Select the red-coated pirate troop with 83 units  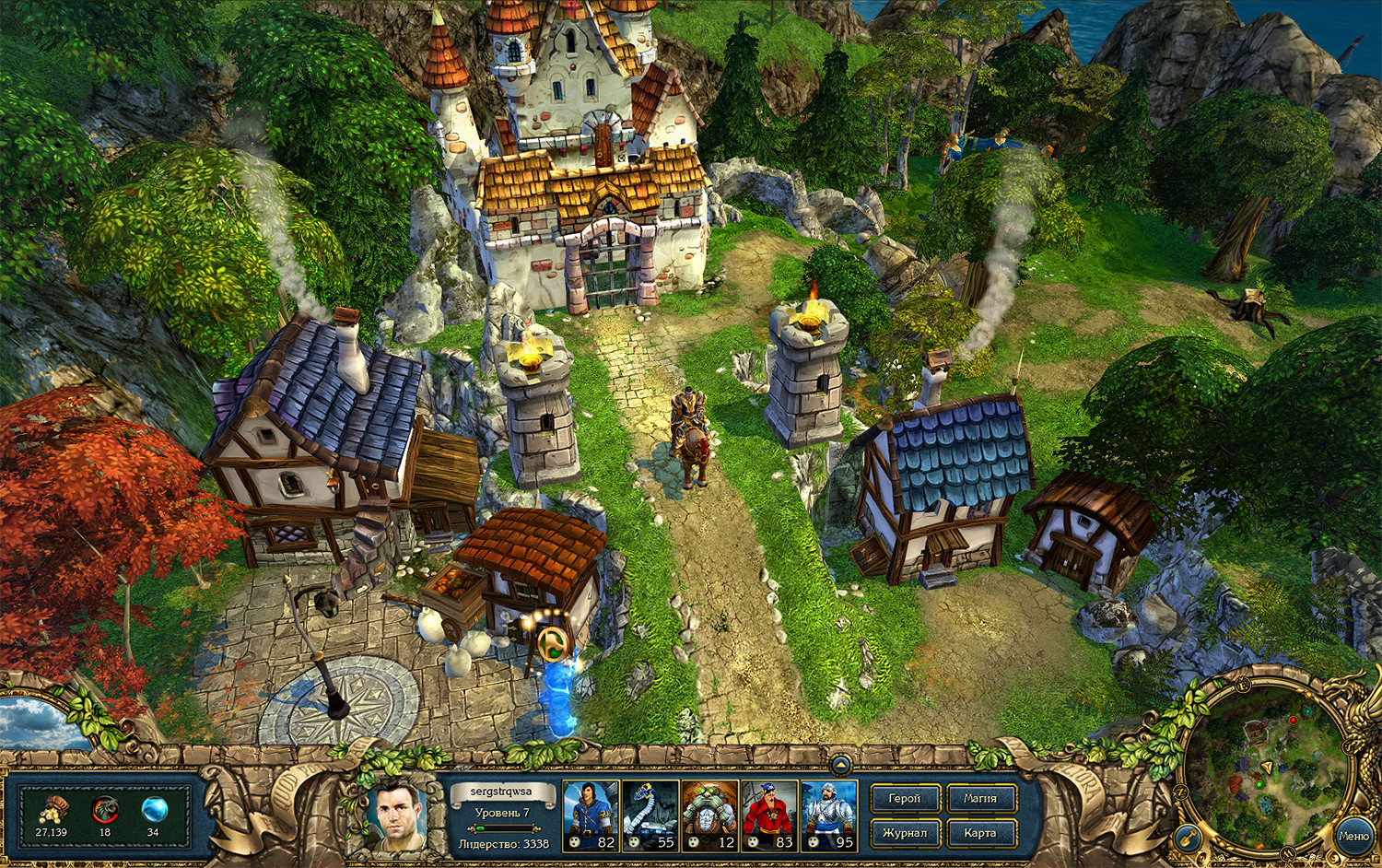coord(769,815)
